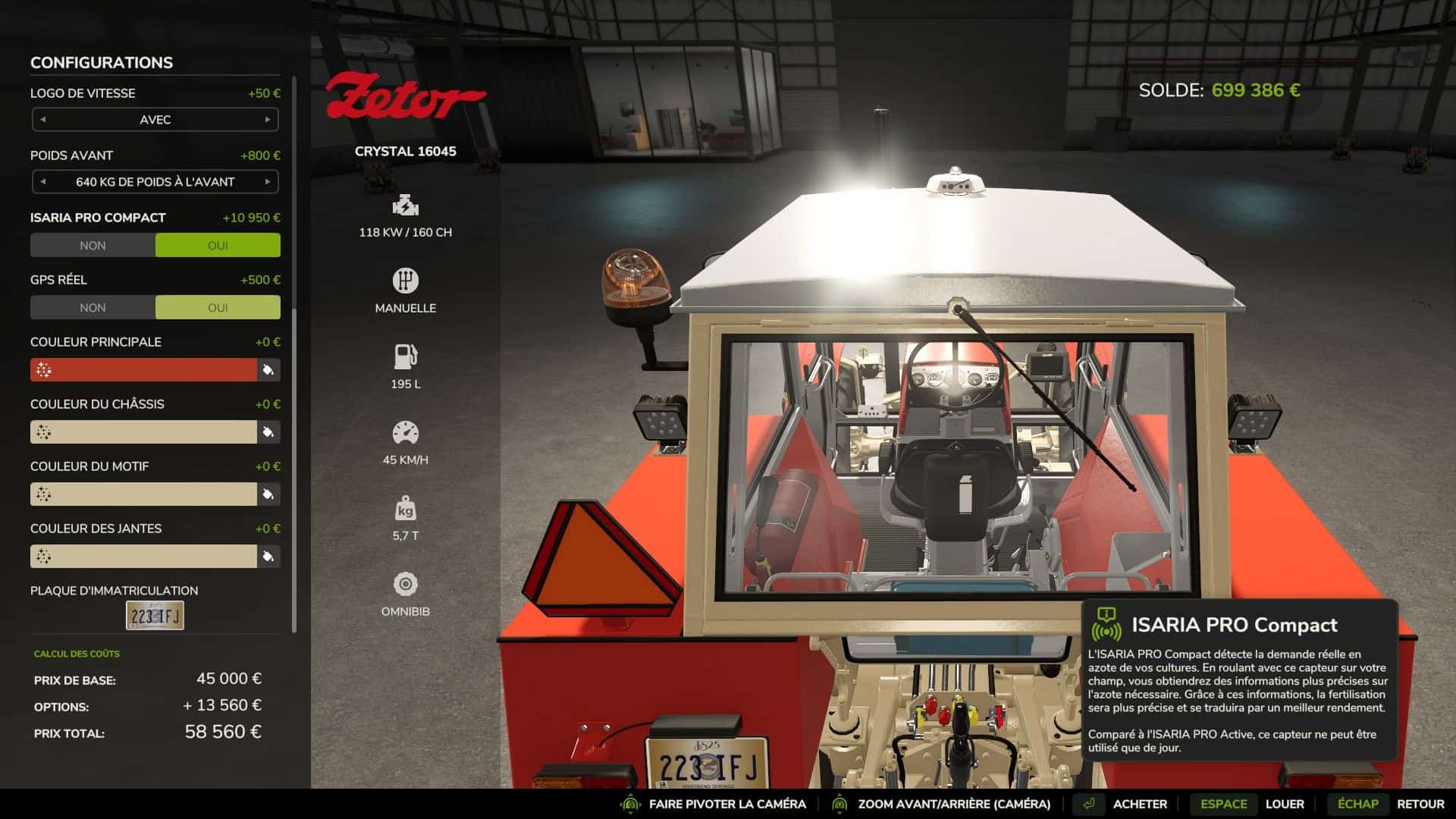This screenshot has height=819, width=1456.
Task: Click the weight icon above 5,7 T
Action: point(405,507)
